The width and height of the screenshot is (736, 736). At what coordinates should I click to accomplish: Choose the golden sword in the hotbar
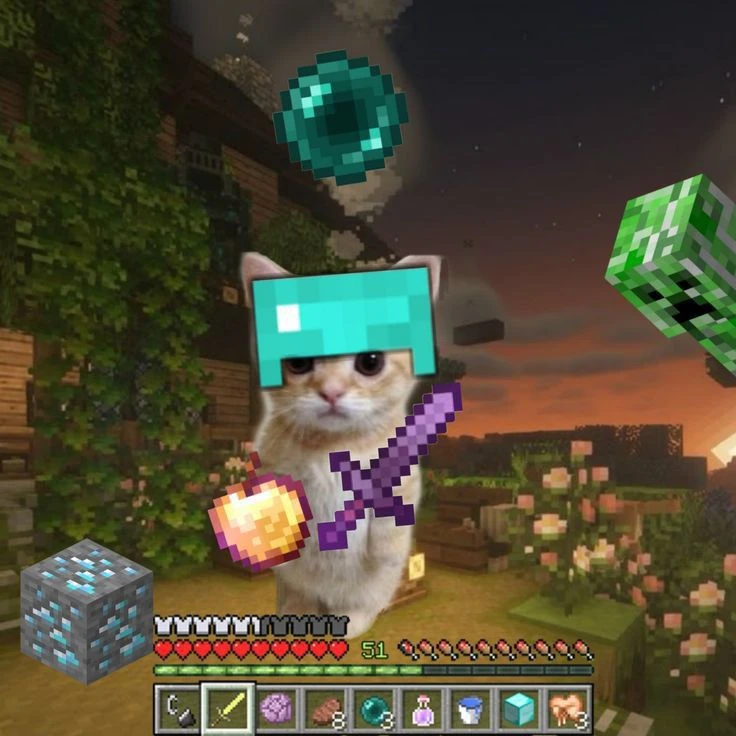click(227, 709)
